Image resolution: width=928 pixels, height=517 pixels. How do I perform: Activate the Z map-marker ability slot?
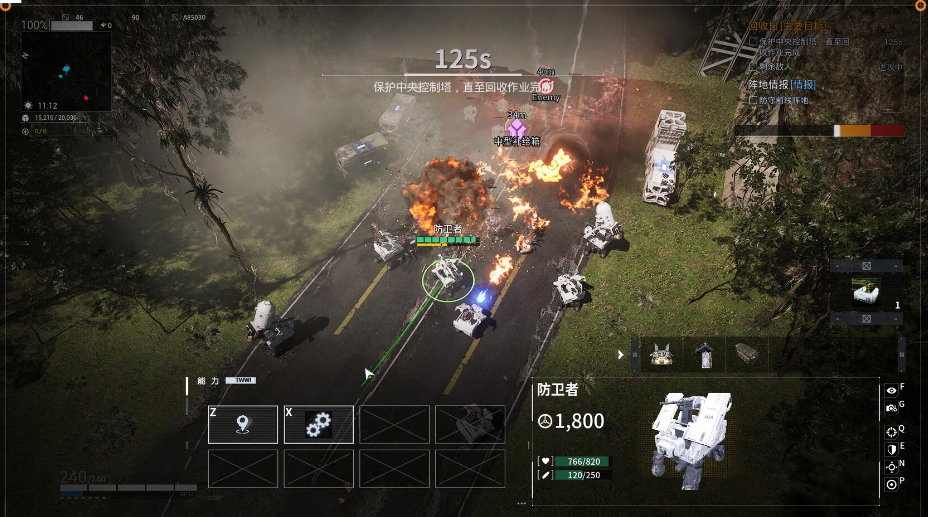(243, 424)
